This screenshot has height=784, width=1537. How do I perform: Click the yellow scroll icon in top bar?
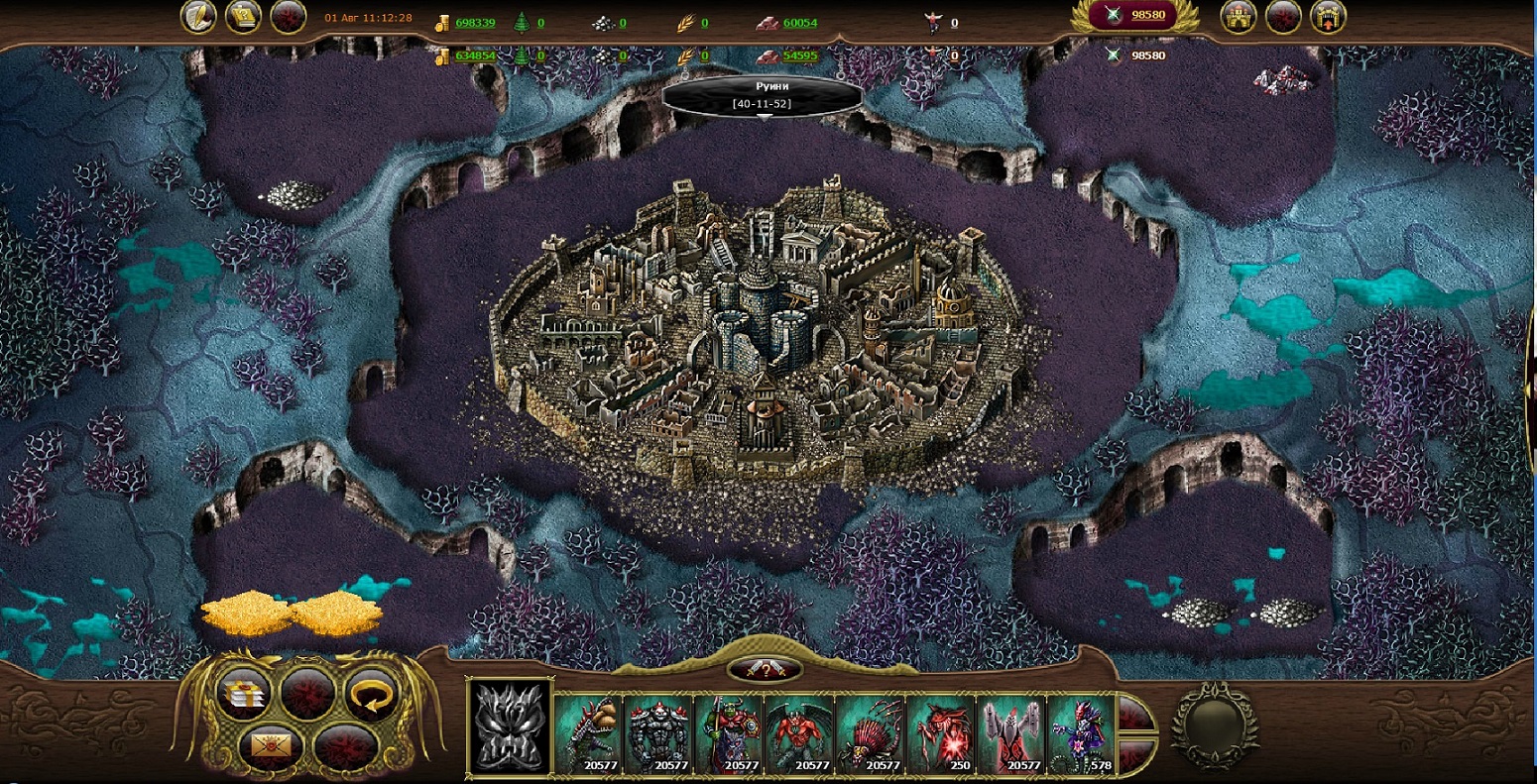click(x=243, y=17)
